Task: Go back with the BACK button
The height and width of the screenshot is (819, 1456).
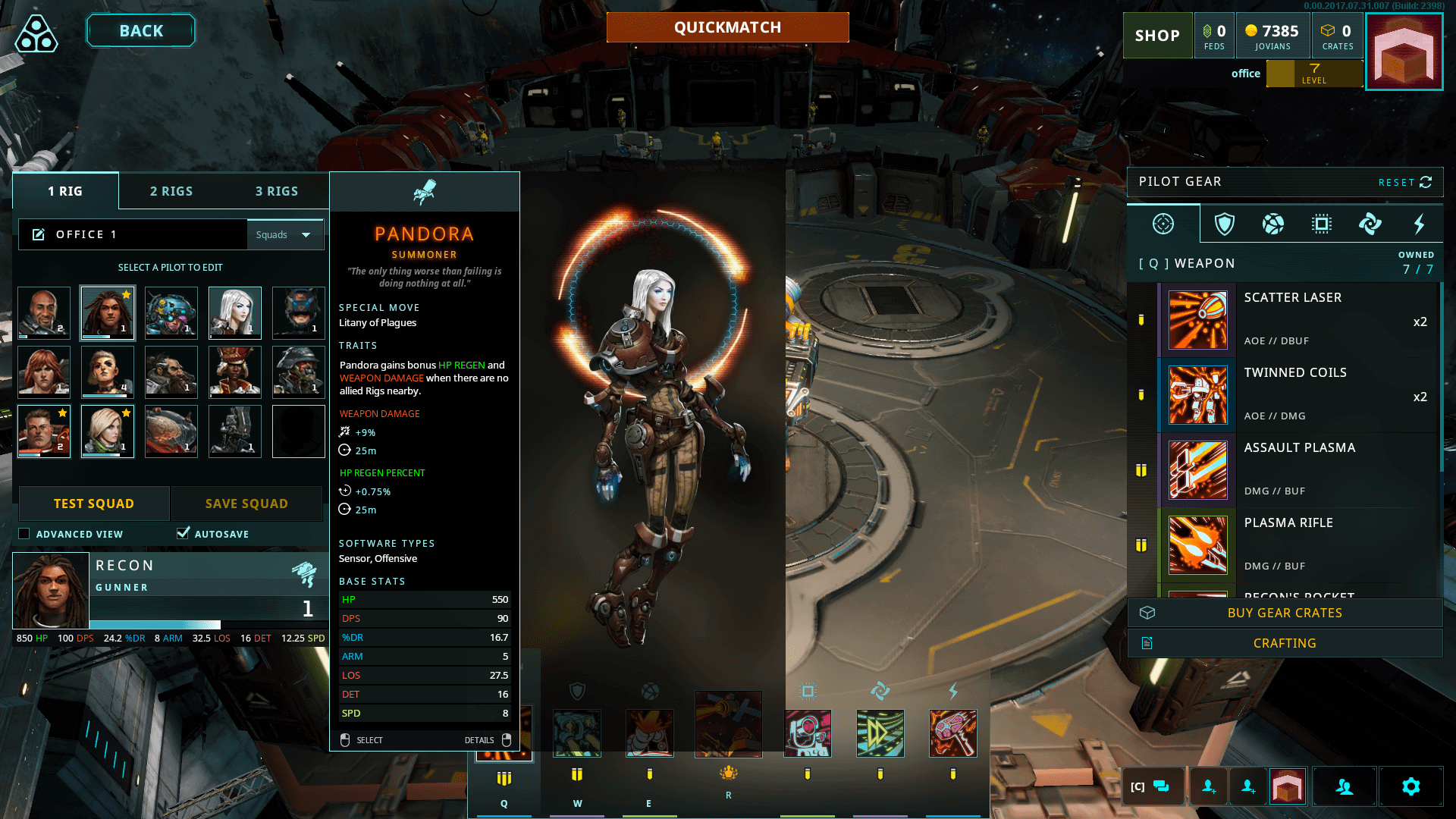Action: click(x=141, y=31)
